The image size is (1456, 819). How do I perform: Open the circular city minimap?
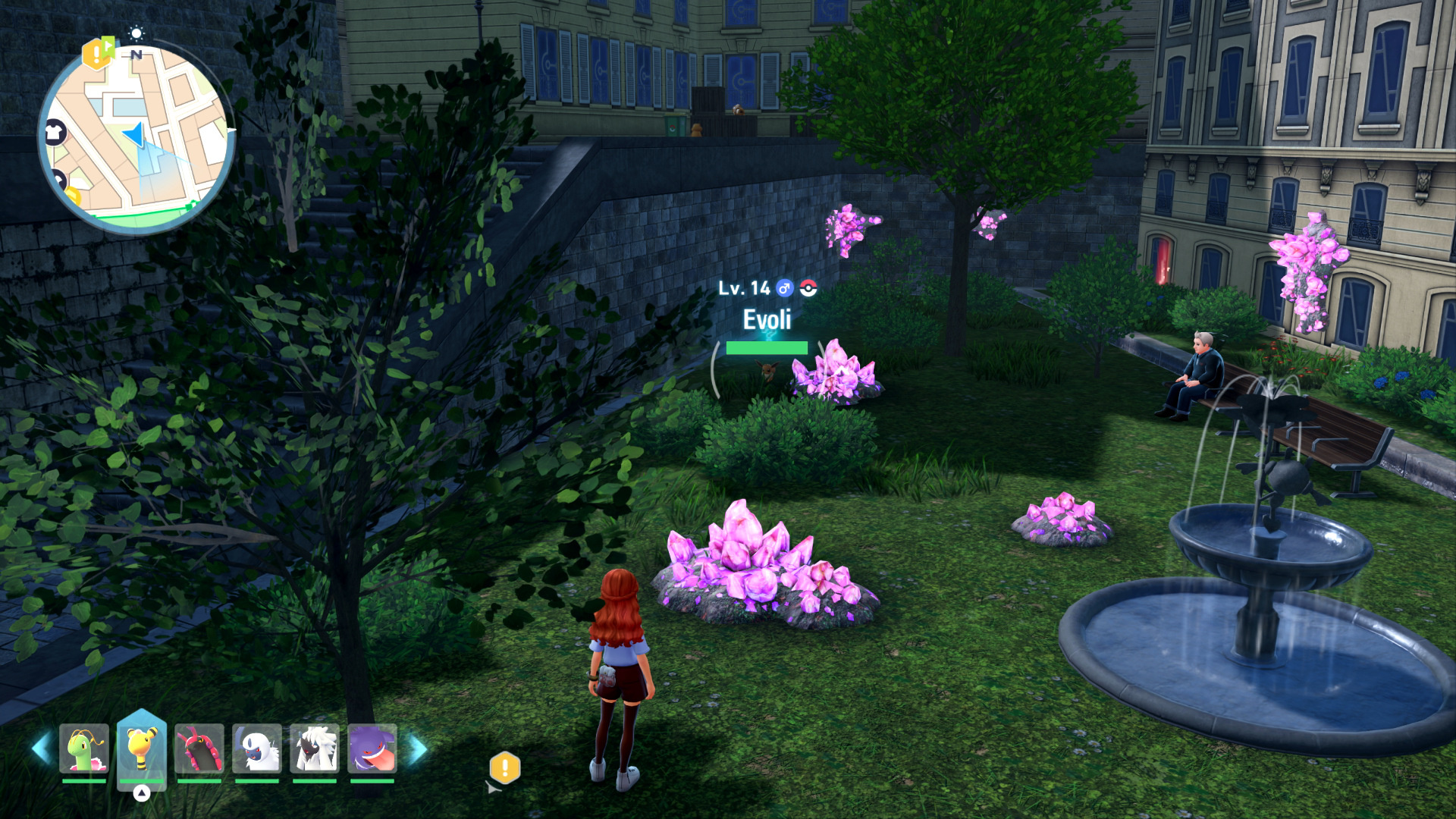click(136, 136)
